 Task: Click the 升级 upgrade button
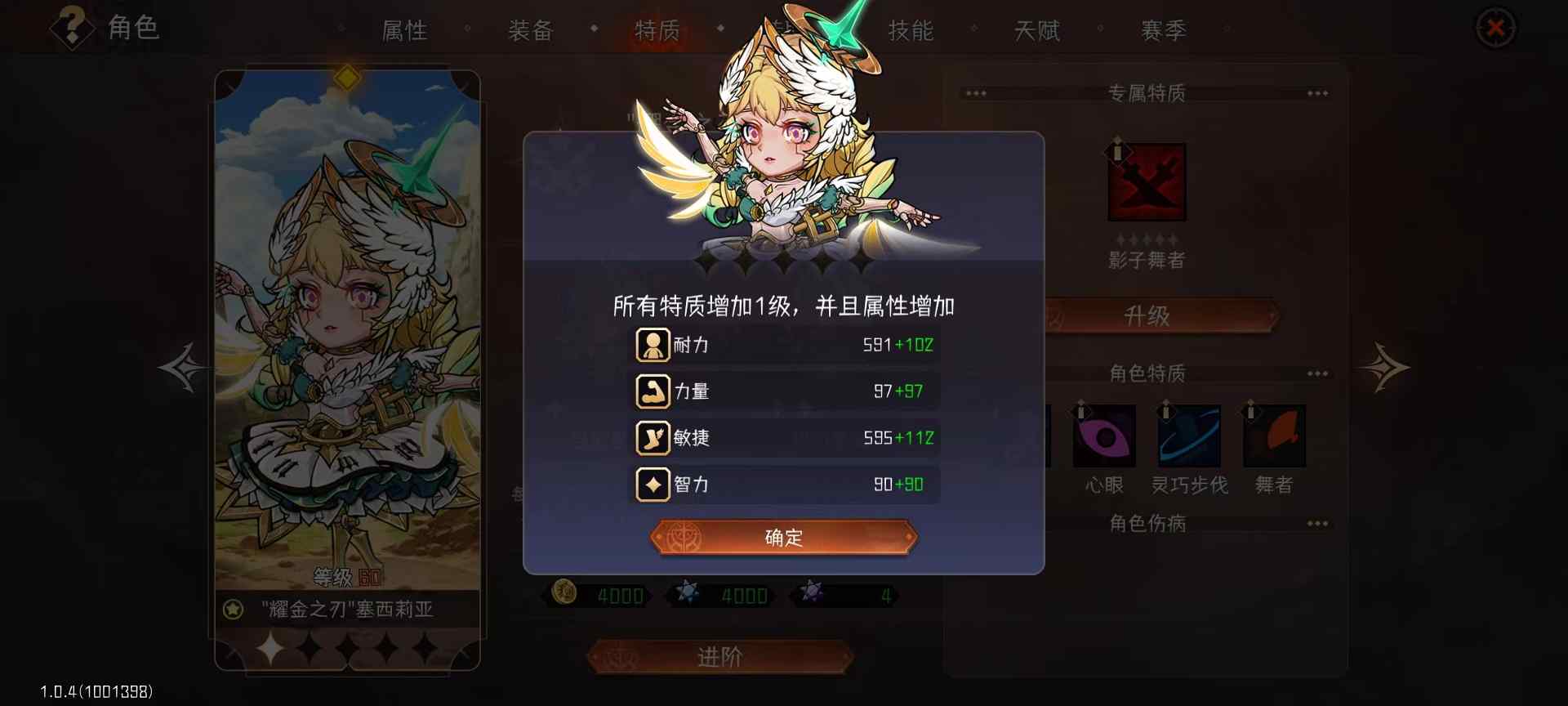[1147, 315]
